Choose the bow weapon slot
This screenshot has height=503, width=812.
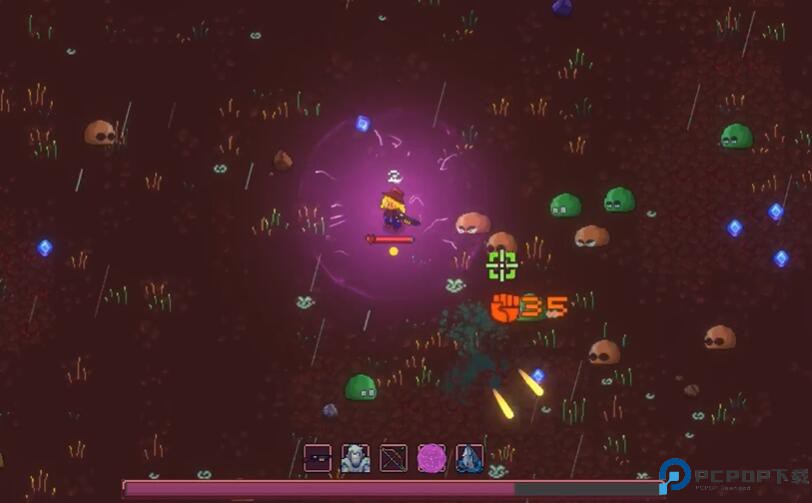point(393,458)
